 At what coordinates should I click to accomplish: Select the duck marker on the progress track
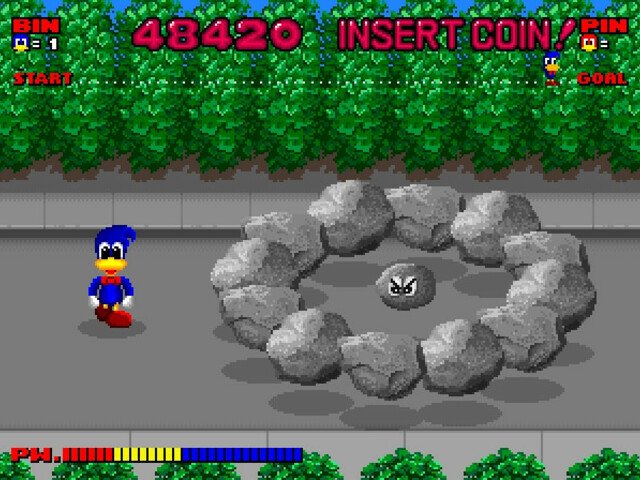[551, 68]
